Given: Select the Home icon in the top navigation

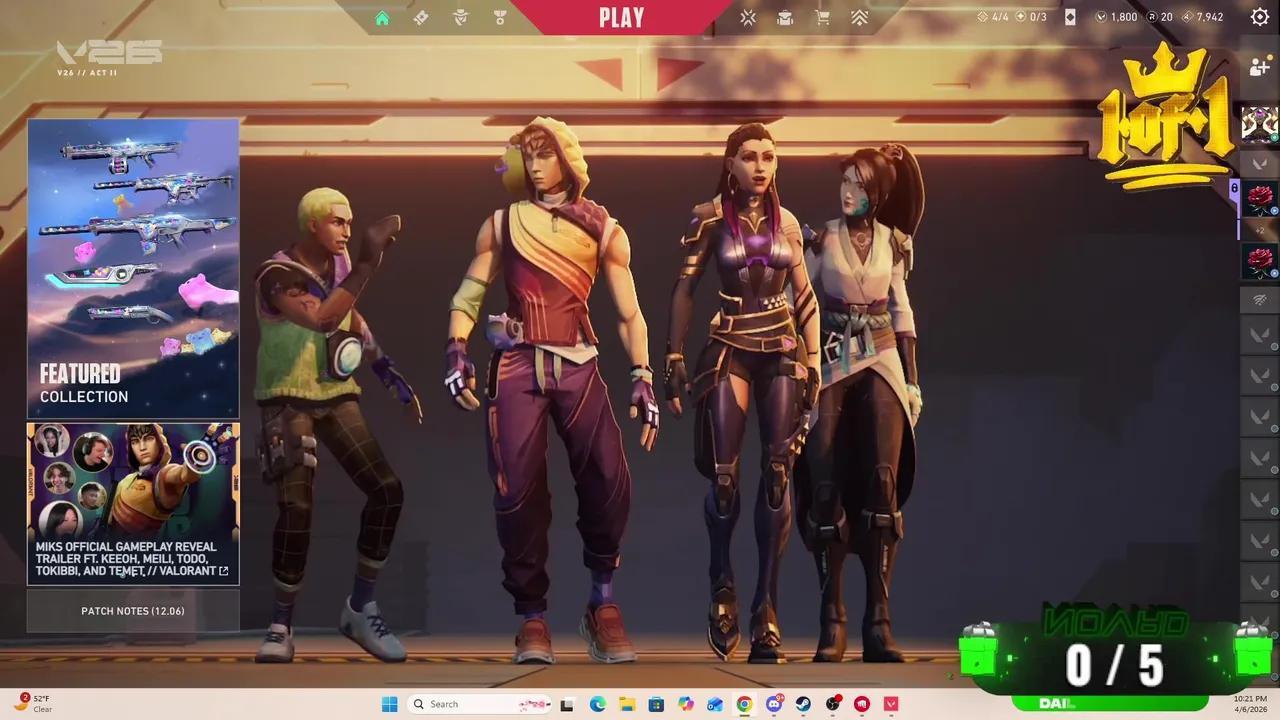Looking at the screenshot, I should click(382, 17).
